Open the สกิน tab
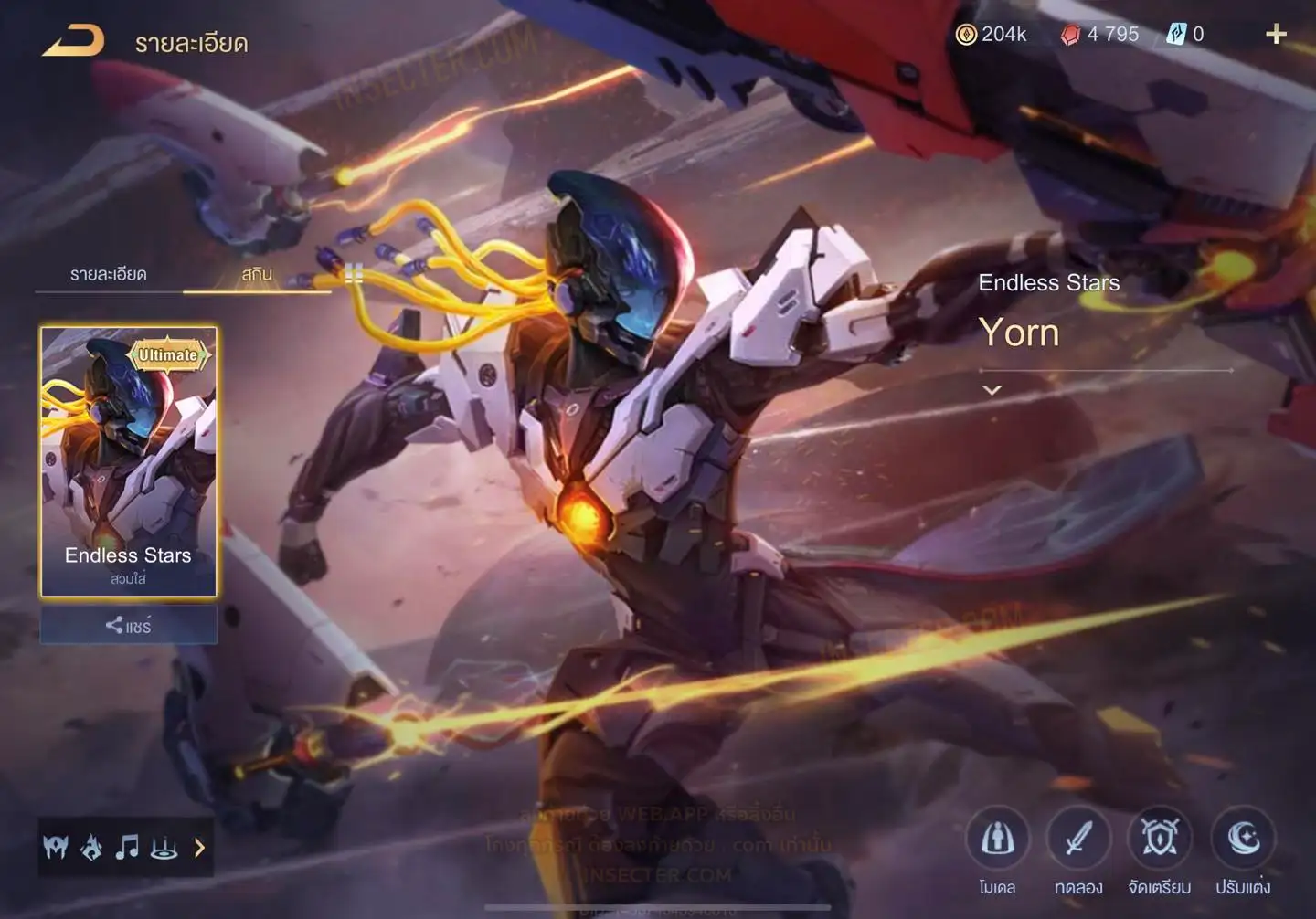 [x=257, y=274]
